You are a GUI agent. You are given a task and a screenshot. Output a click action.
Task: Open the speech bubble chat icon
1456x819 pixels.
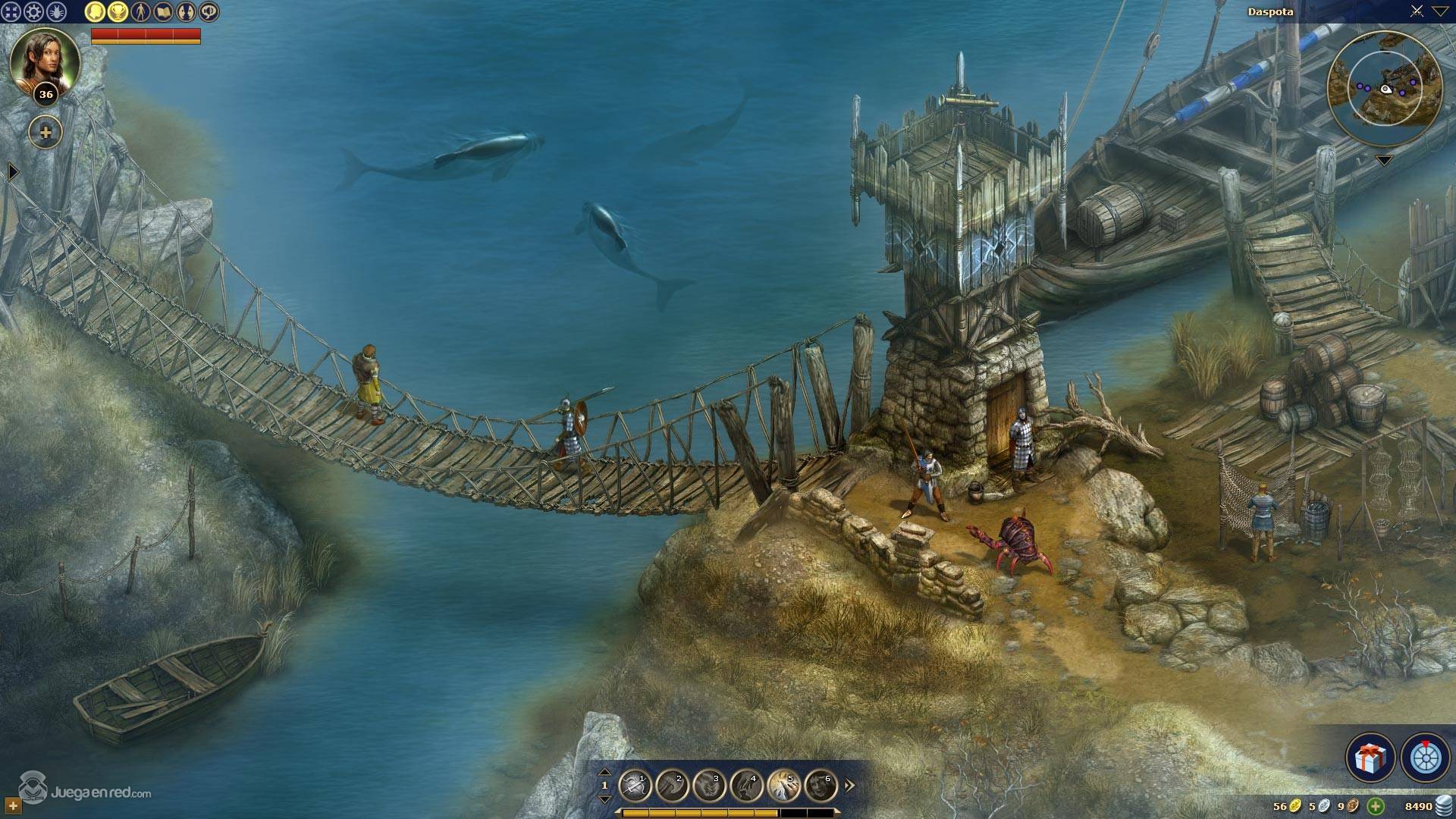tap(209, 11)
